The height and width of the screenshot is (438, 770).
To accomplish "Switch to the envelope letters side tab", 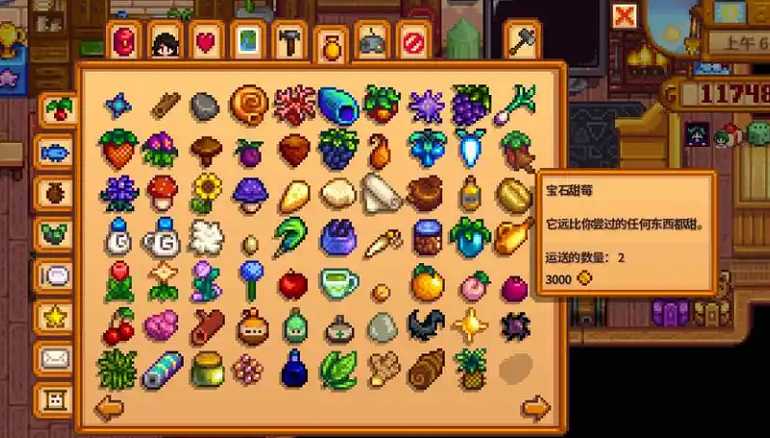I will pyautogui.click(x=53, y=357).
